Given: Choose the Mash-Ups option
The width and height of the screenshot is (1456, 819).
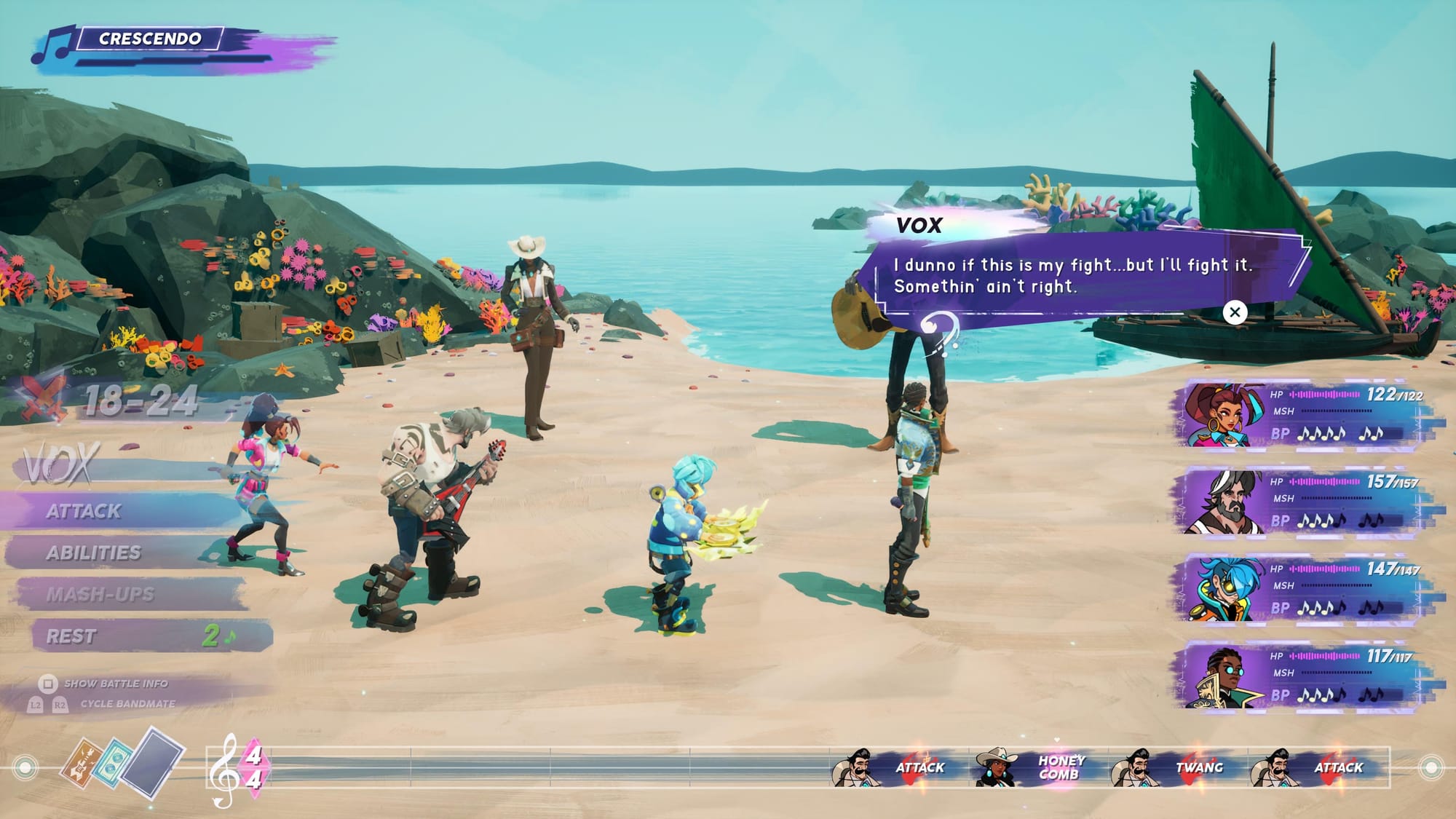Looking at the screenshot, I should [x=100, y=595].
